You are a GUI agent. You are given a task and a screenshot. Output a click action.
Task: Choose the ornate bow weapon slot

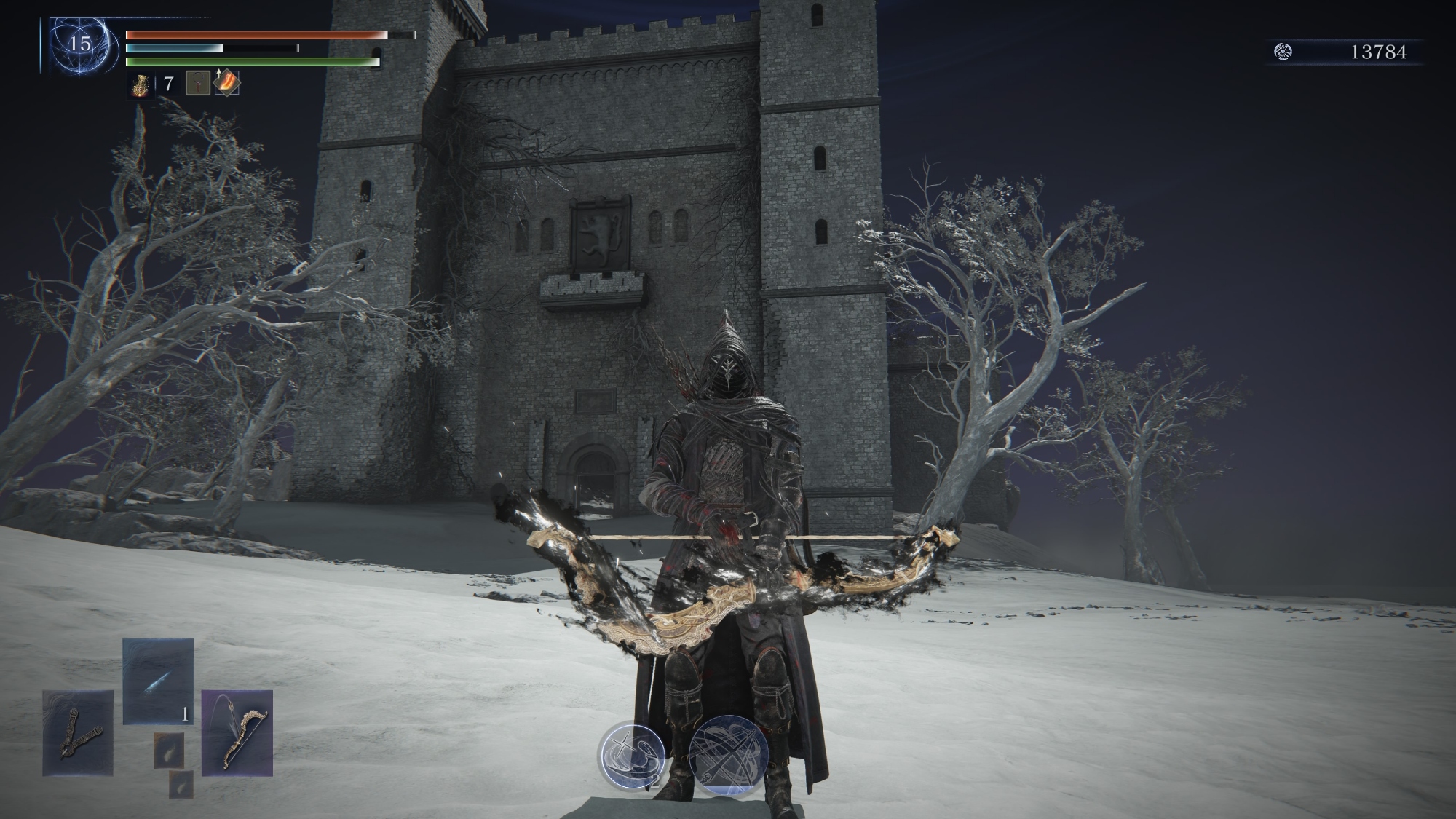[x=237, y=732]
